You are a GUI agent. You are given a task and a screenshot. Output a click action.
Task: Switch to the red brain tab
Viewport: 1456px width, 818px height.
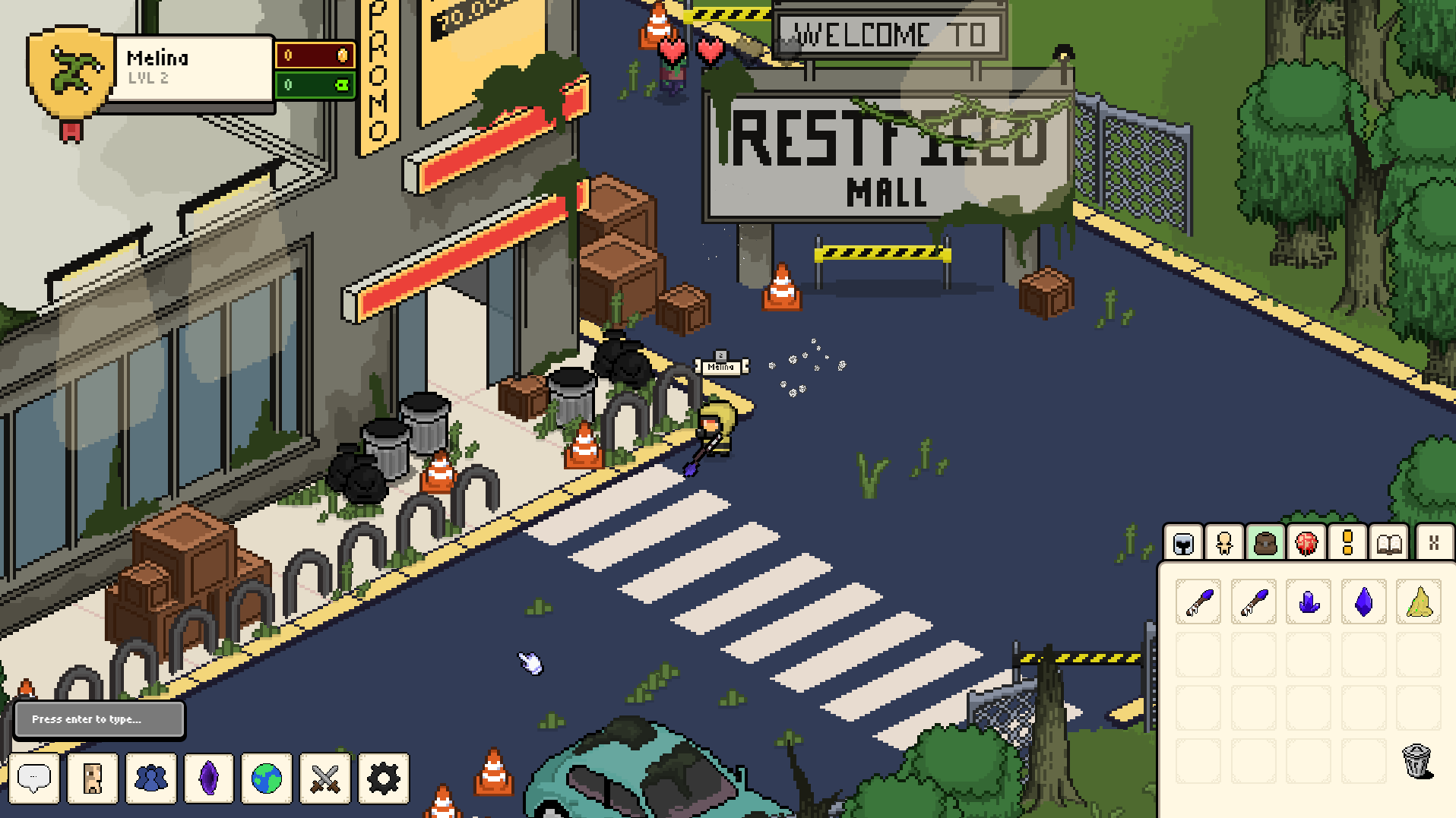(1306, 543)
